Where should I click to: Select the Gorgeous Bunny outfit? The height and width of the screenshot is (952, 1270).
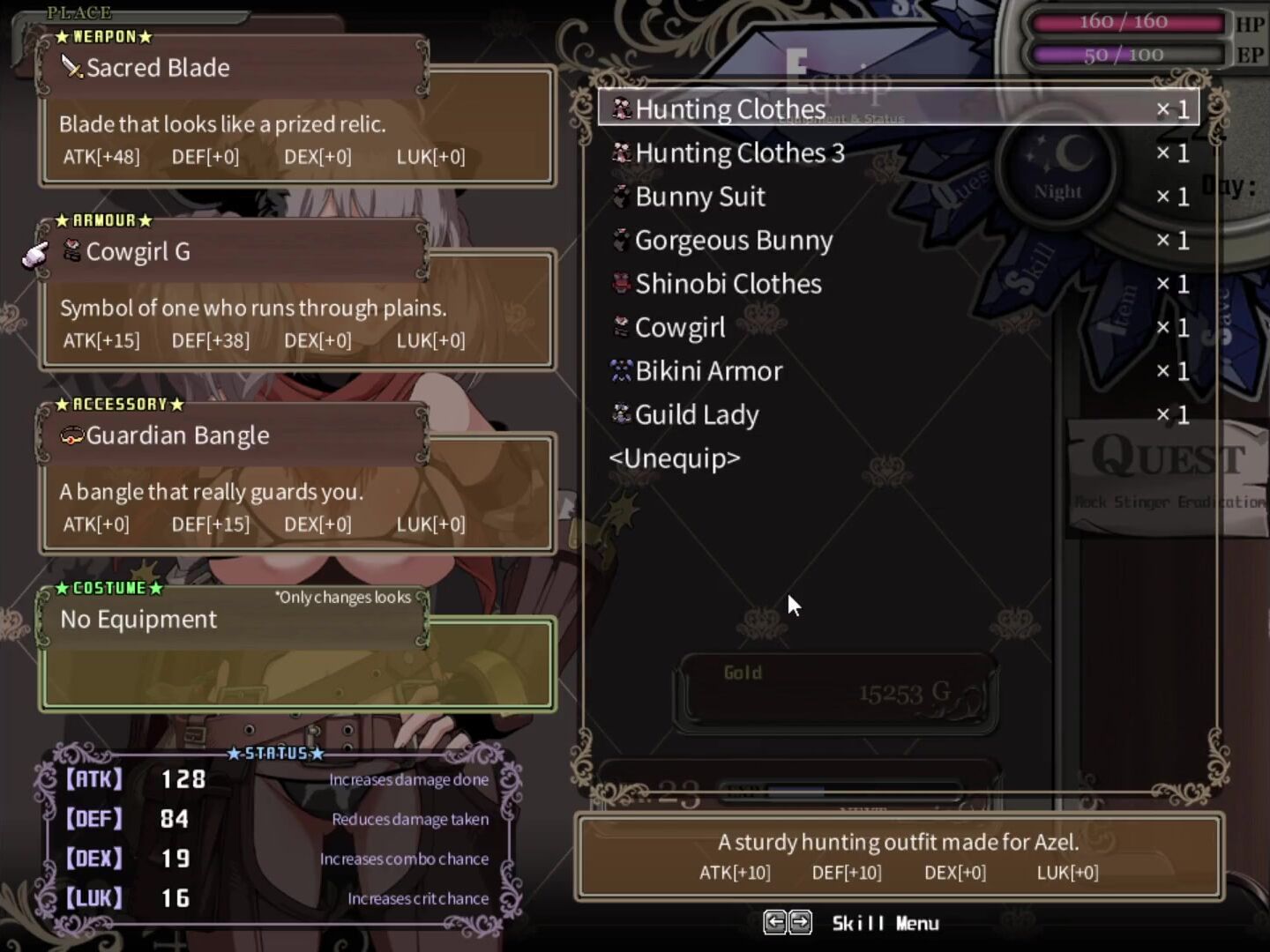[x=733, y=241]
